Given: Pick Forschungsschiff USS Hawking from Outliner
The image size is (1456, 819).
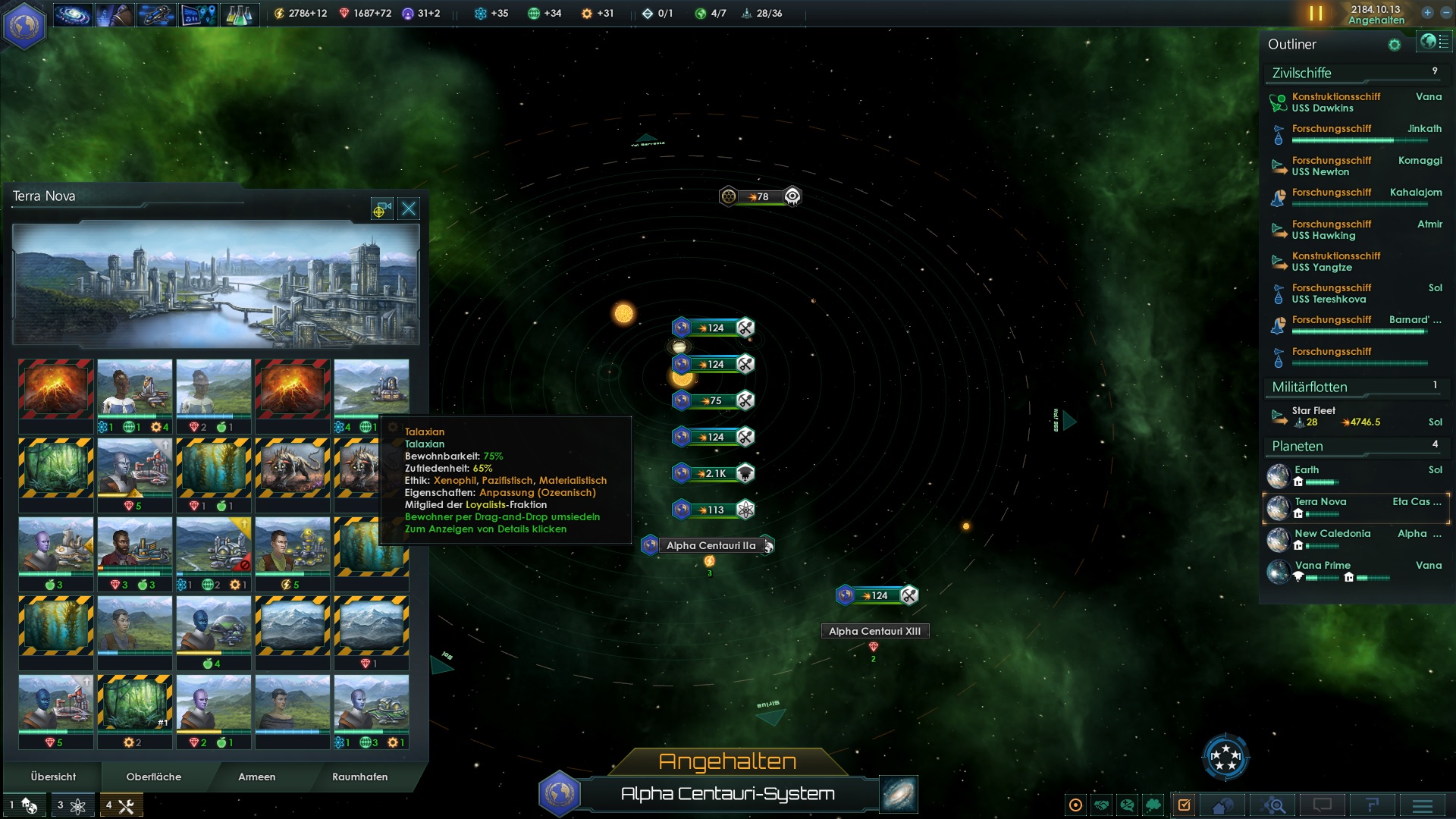Looking at the screenshot, I should click(1332, 230).
